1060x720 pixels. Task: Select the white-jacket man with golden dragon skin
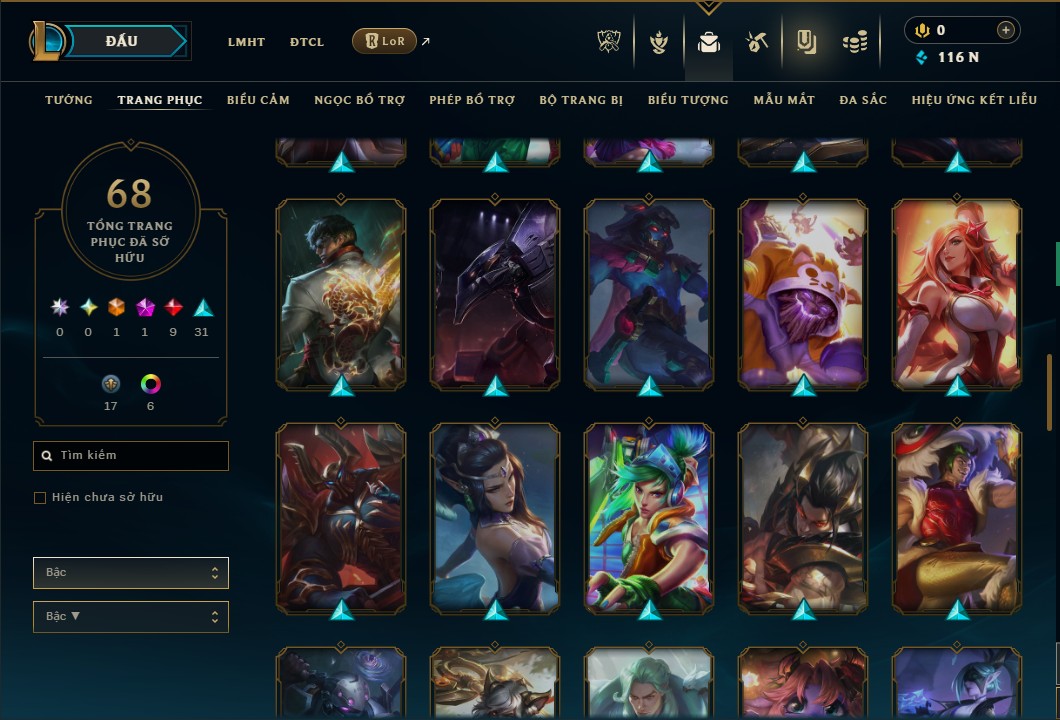pos(341,293)
